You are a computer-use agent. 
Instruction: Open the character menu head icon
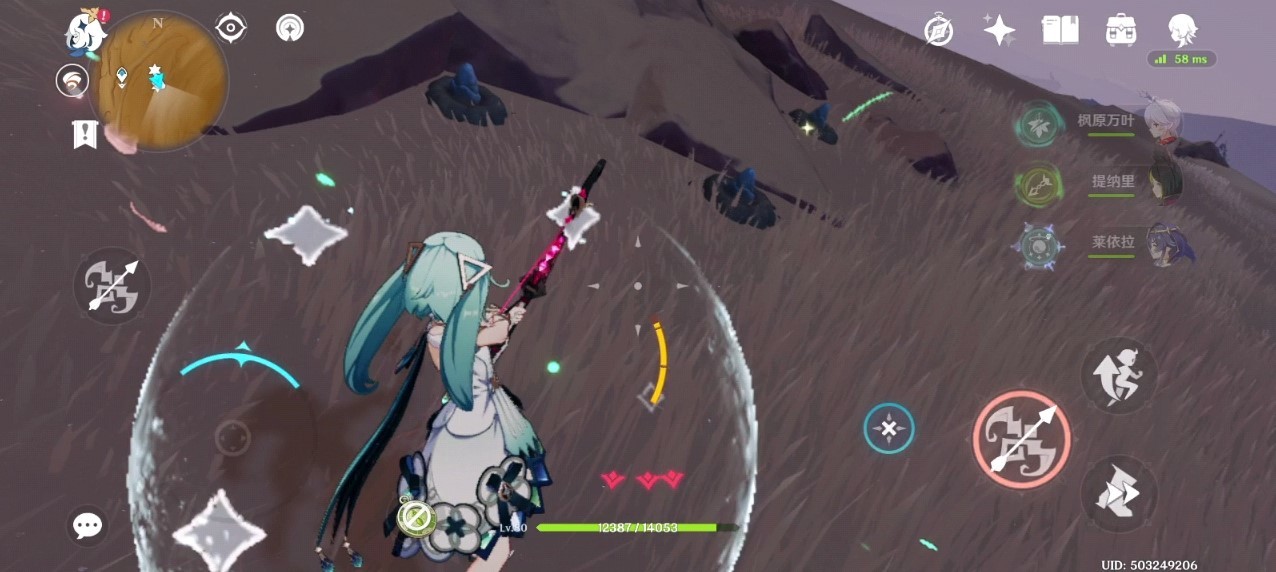[x=1183, y=30]
